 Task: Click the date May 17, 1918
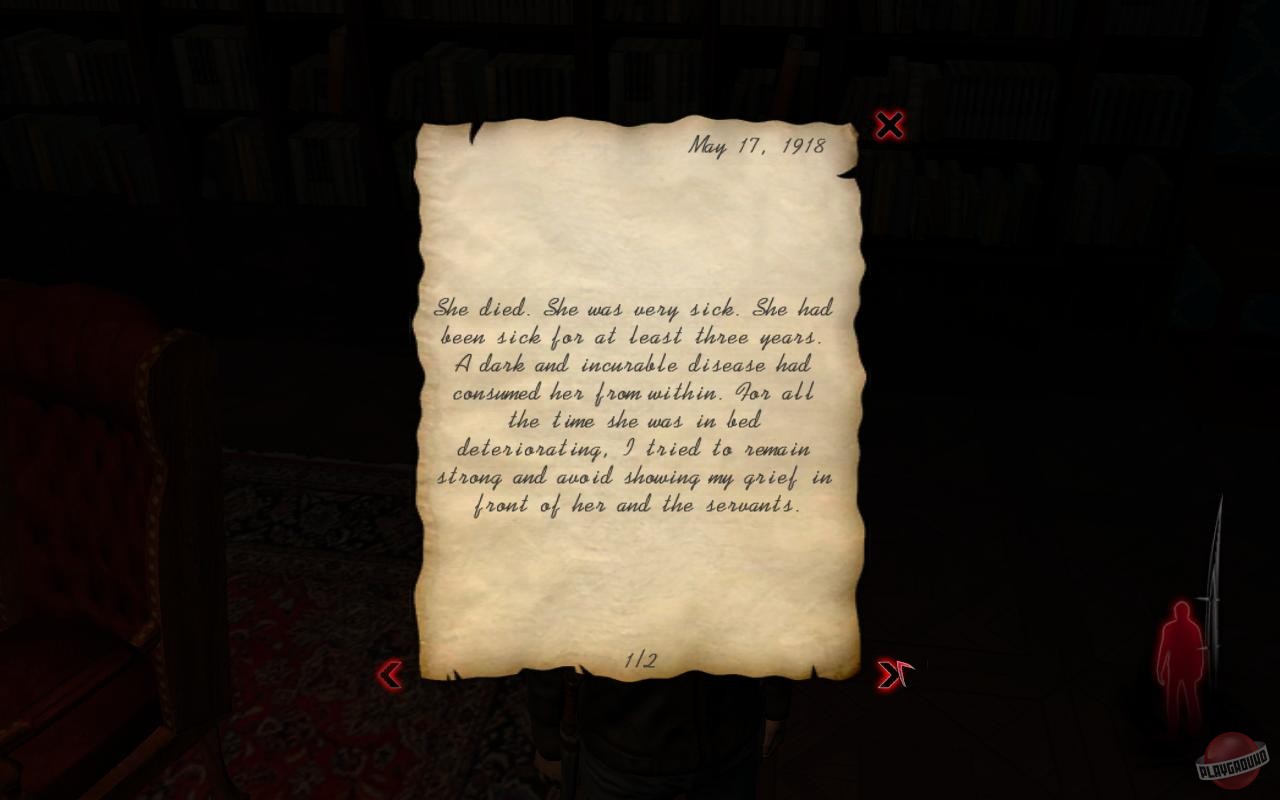point(757,144)
